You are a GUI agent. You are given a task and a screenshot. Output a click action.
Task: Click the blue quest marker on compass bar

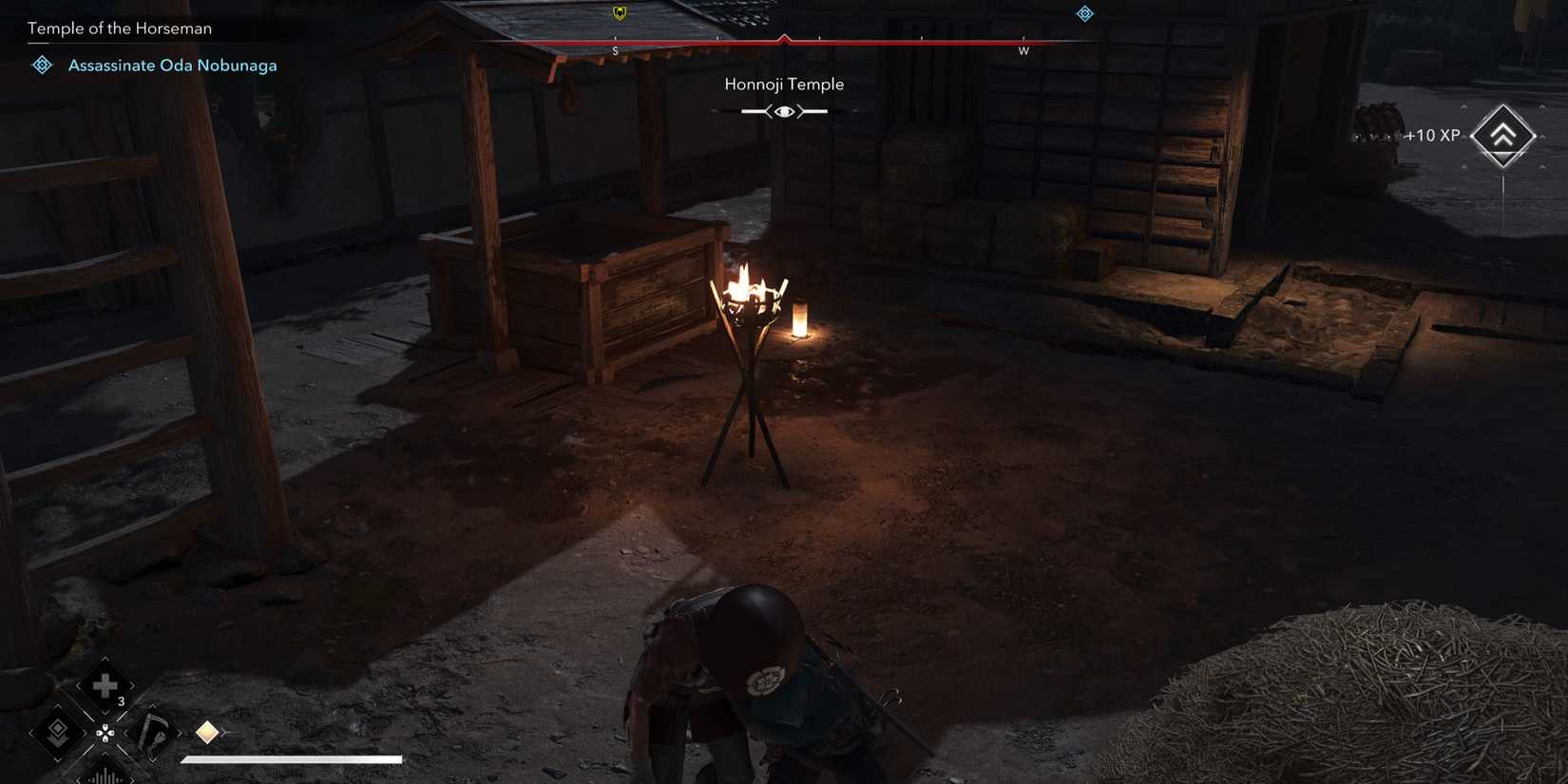coord(1084,13)
